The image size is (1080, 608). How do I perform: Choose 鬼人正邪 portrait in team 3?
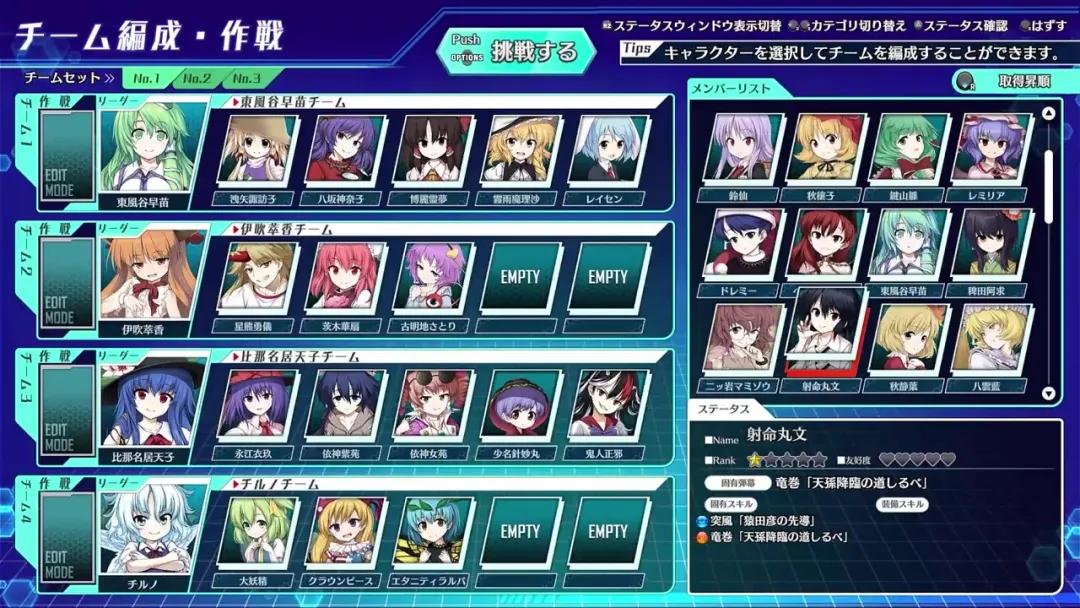tap(608, 405)
